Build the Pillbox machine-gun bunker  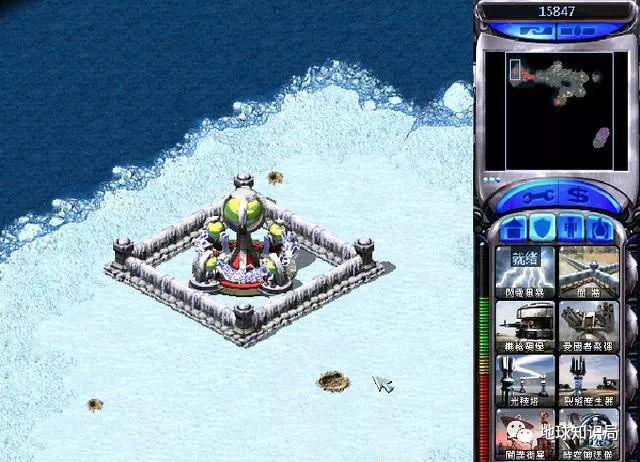pos(524,324)
